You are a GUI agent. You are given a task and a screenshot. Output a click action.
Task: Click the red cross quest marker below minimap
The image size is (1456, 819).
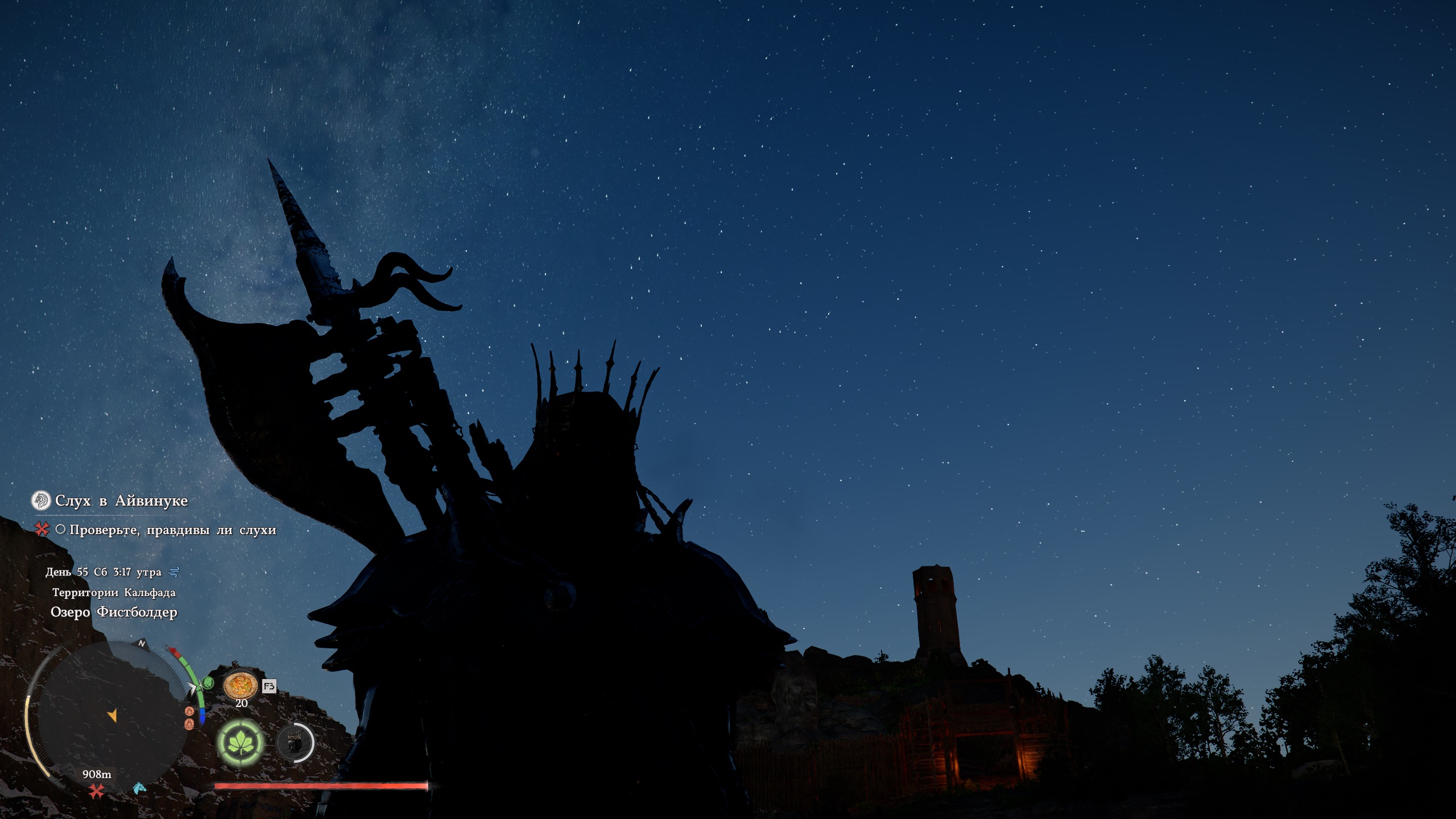pyautogui.click(x=96, y=791)
